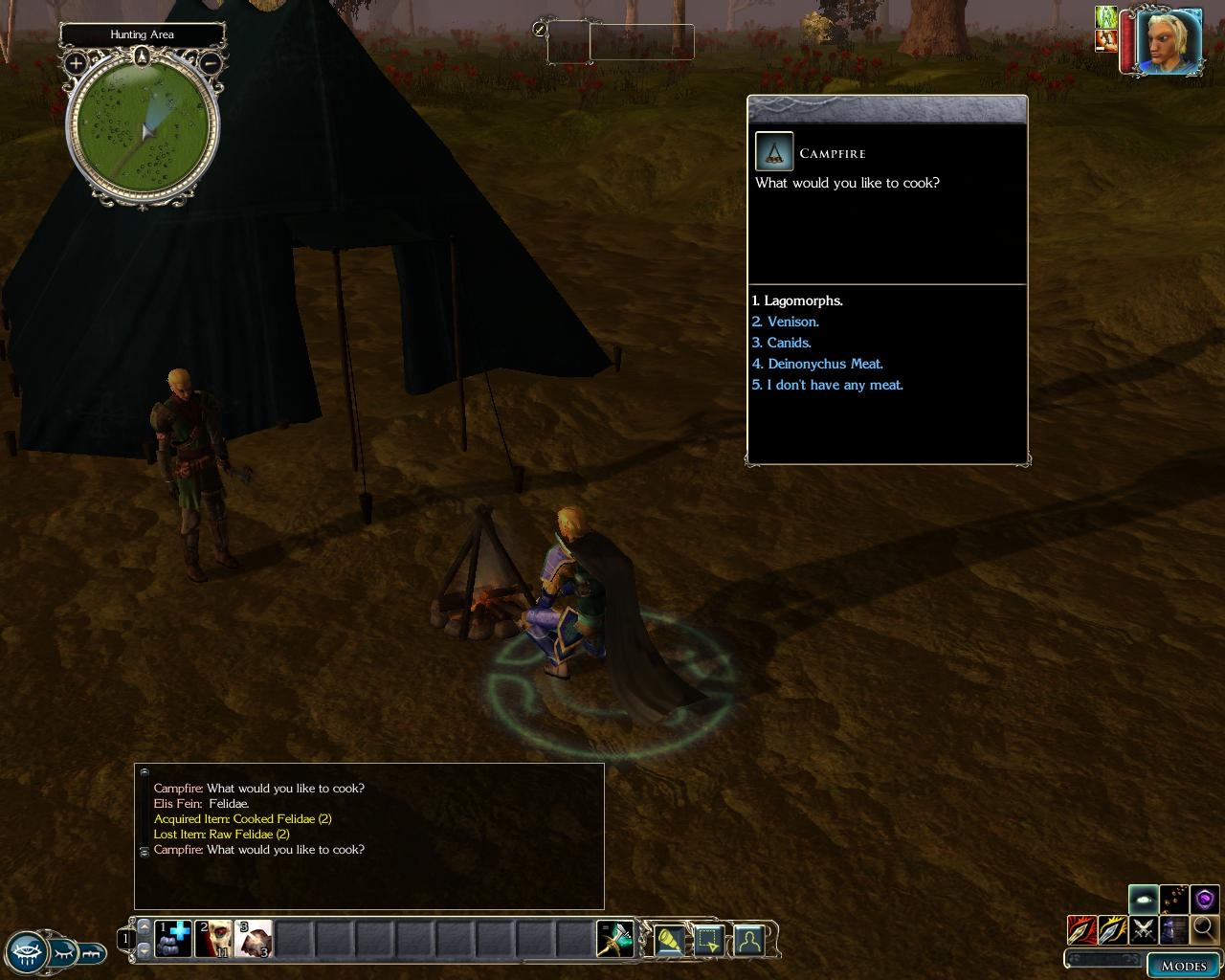Toggle the magnifying glass search mode
The width and height of the screenshot is (1225, 980).
[x=1205, y=928]
